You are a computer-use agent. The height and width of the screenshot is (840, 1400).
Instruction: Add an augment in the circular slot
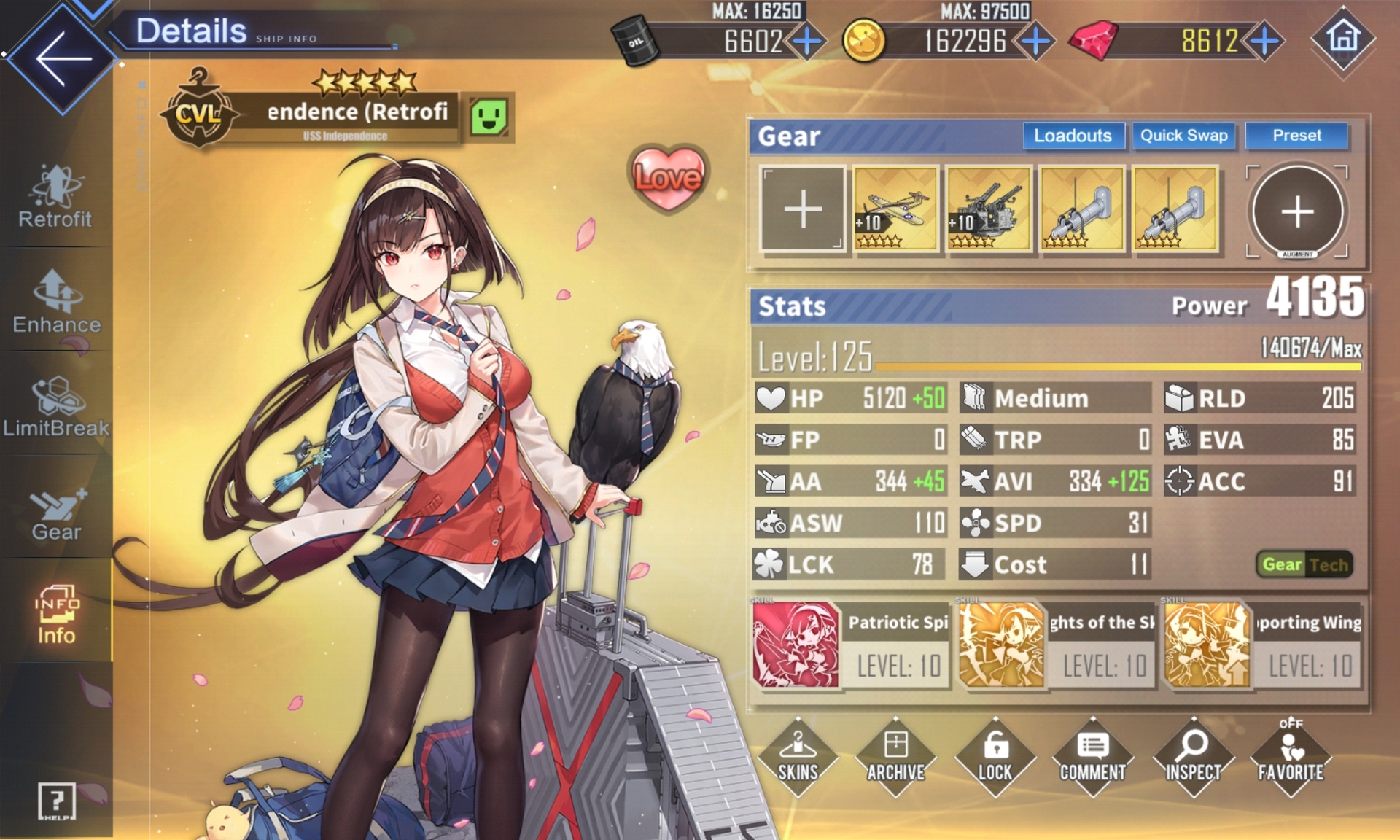(x=1297, y=211)
